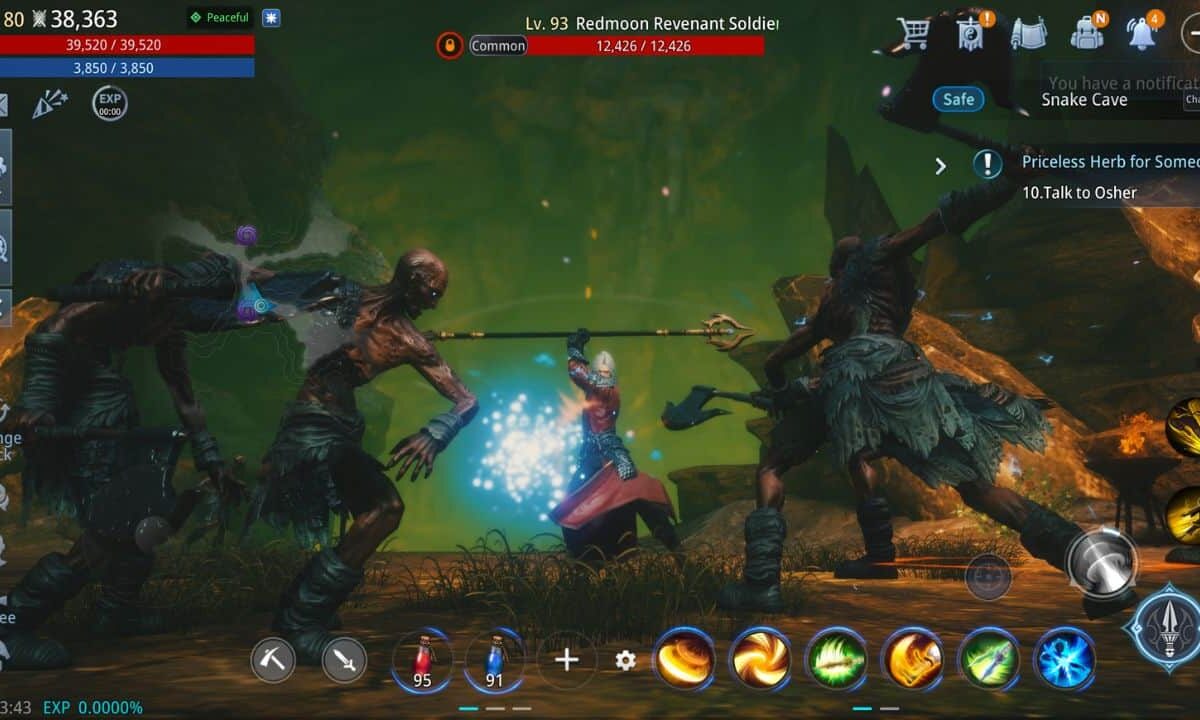Expand the quest panel arrow
This screenshot has width=1200, height=720.
[x=940, y=166]
